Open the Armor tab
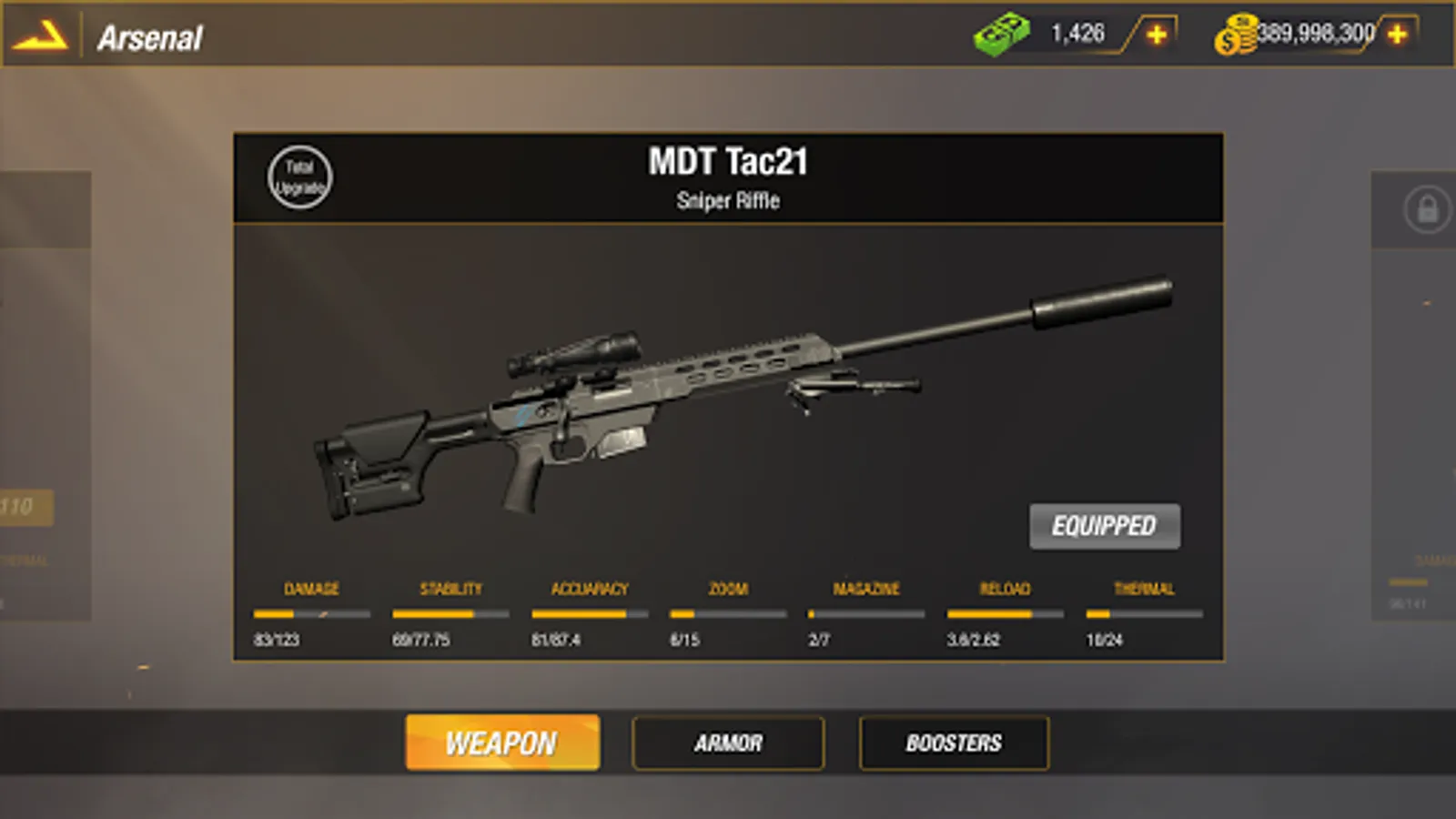 click(x=728, y=743)
